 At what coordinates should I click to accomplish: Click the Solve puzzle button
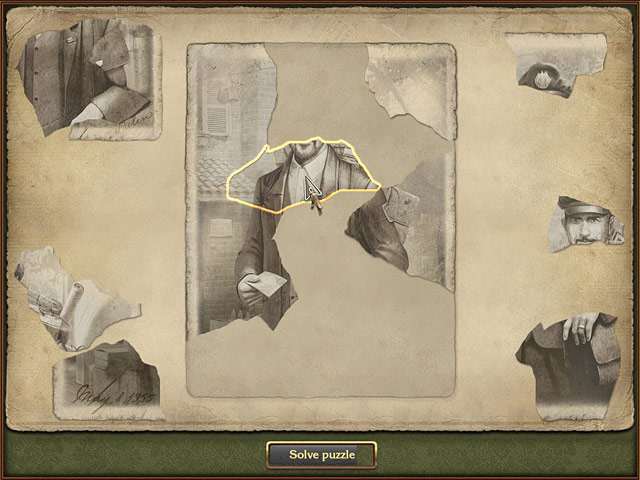(x=321, y=455)
